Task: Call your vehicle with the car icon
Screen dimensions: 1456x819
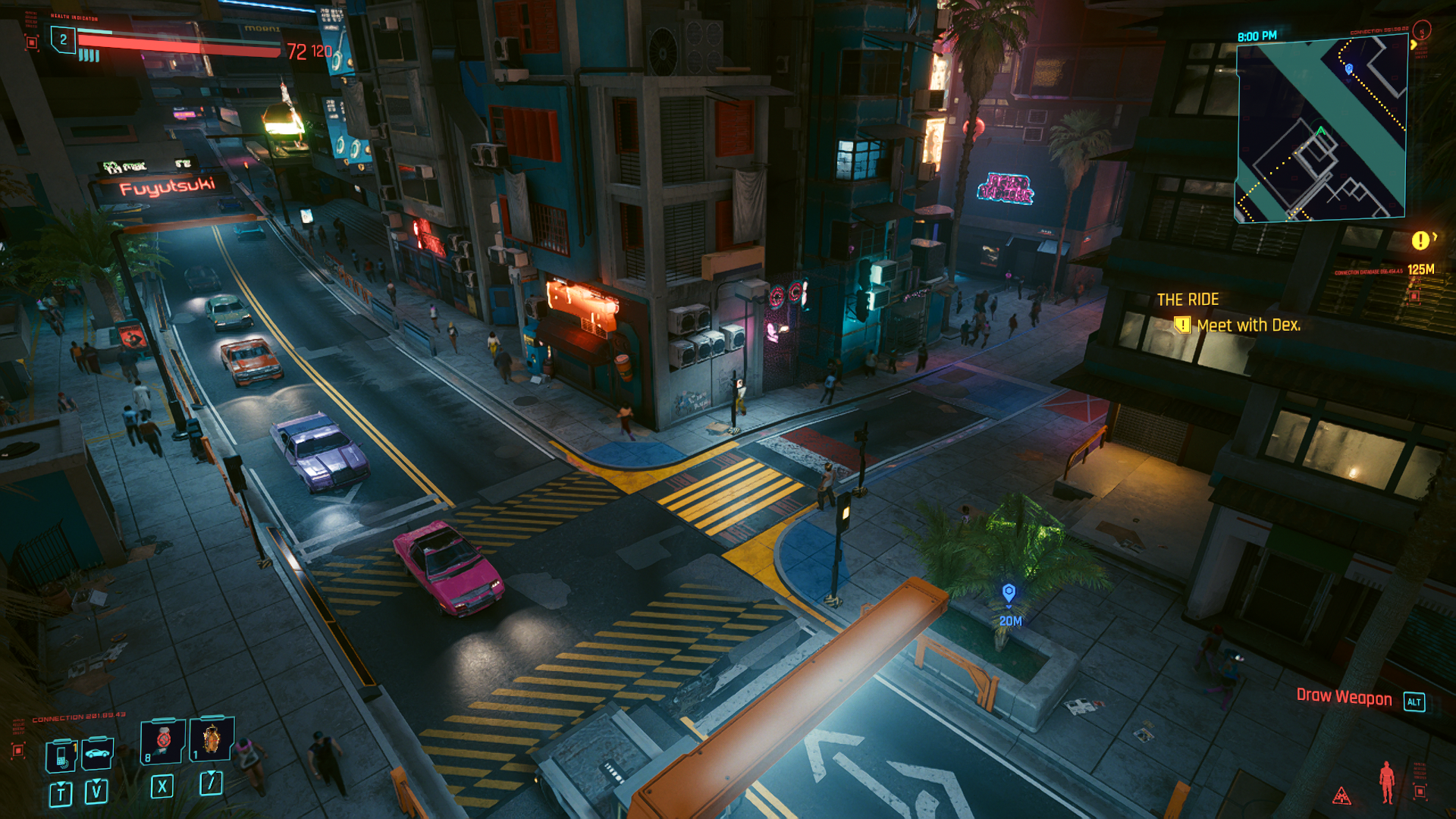Action: [97, 753]
